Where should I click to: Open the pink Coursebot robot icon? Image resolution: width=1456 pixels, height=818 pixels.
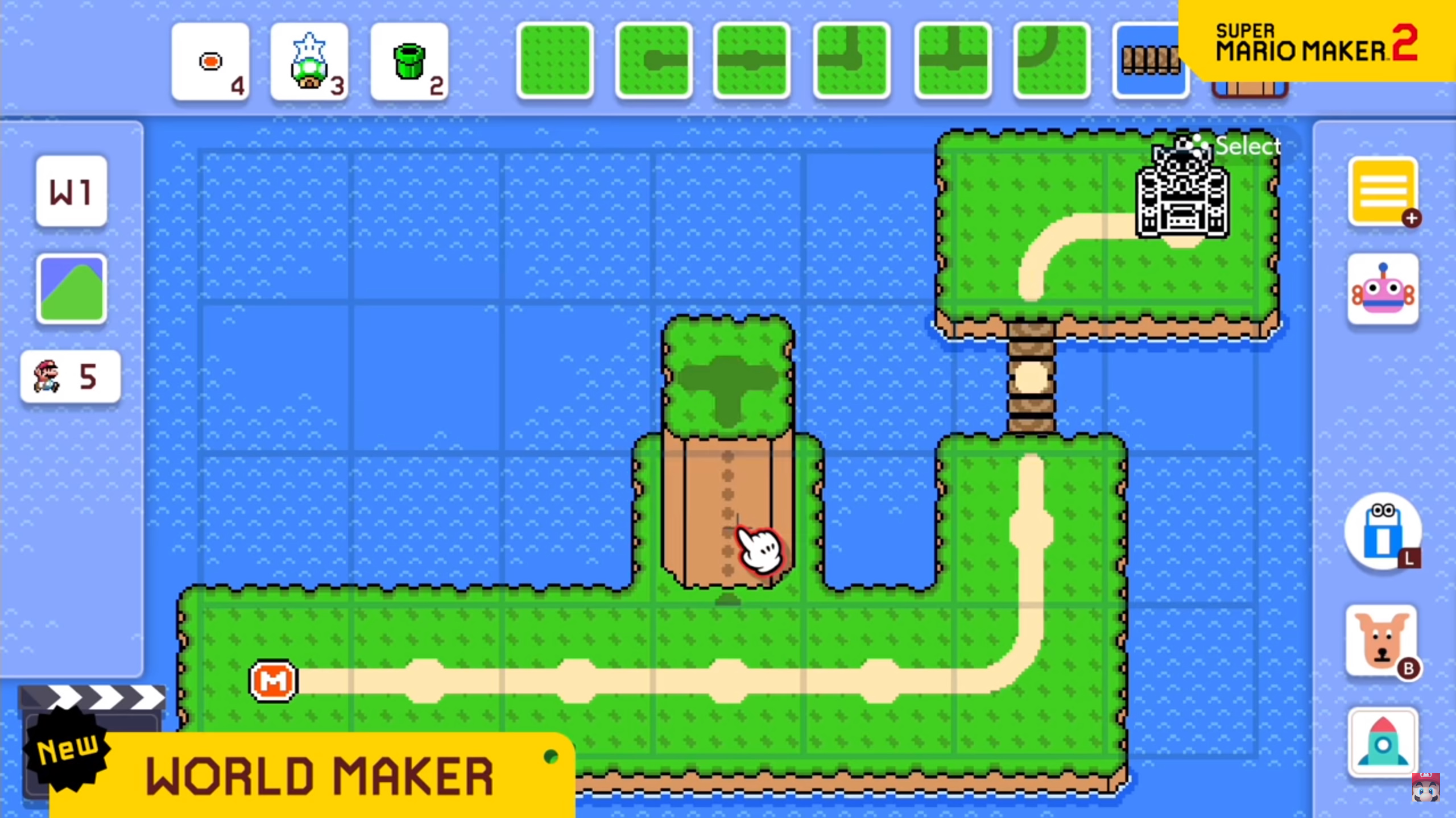tap(1383, 289)
